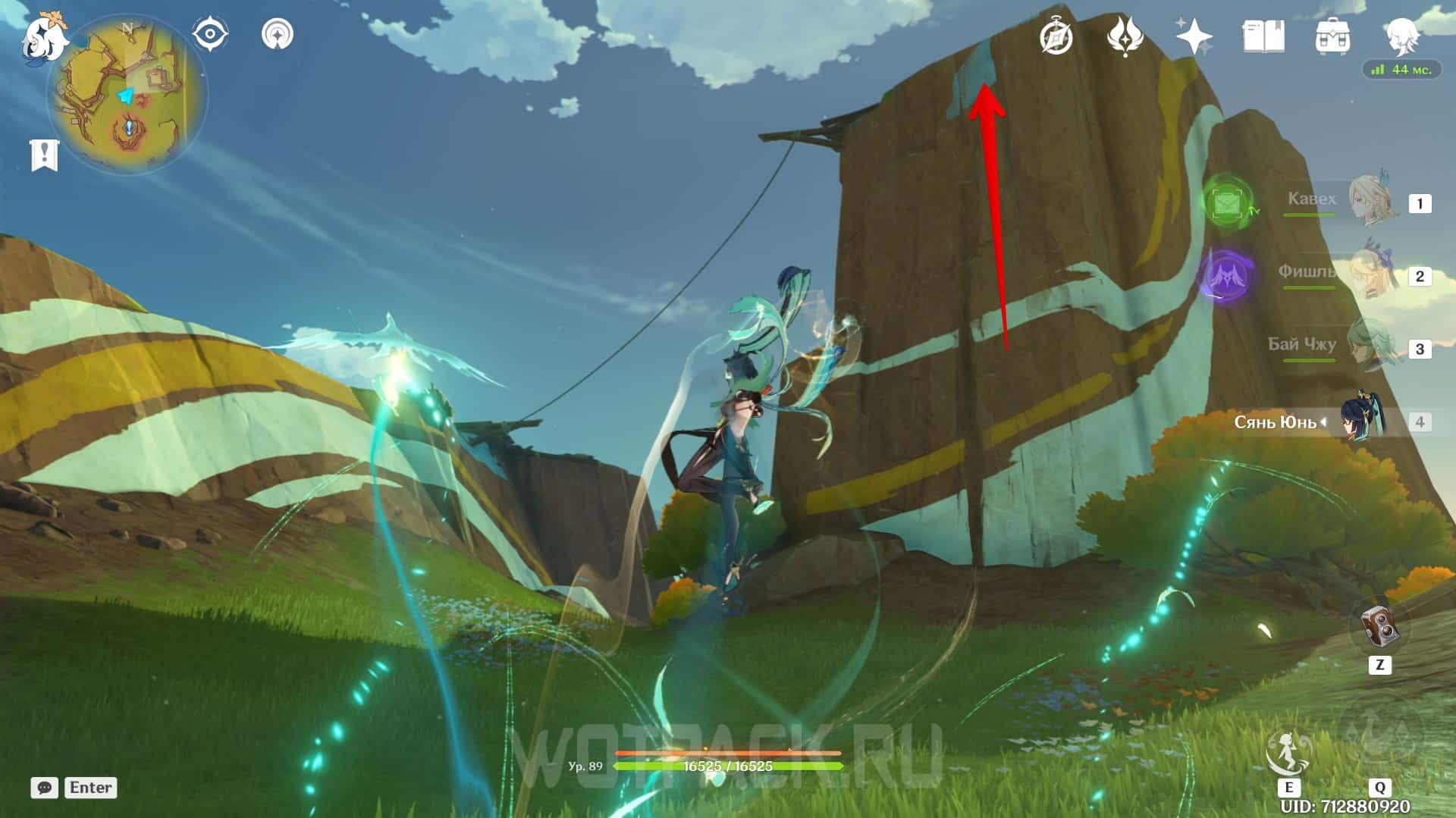The width and height of the screenshot is (1456, 818).
Task: Open the quest log exclamation icon
Action: coord(44,155)
